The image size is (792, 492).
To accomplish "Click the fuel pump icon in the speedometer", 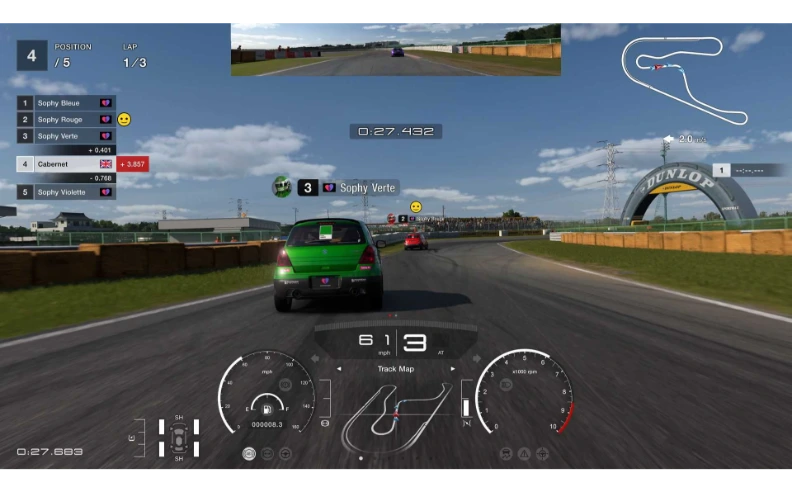I will pos(266,408).
